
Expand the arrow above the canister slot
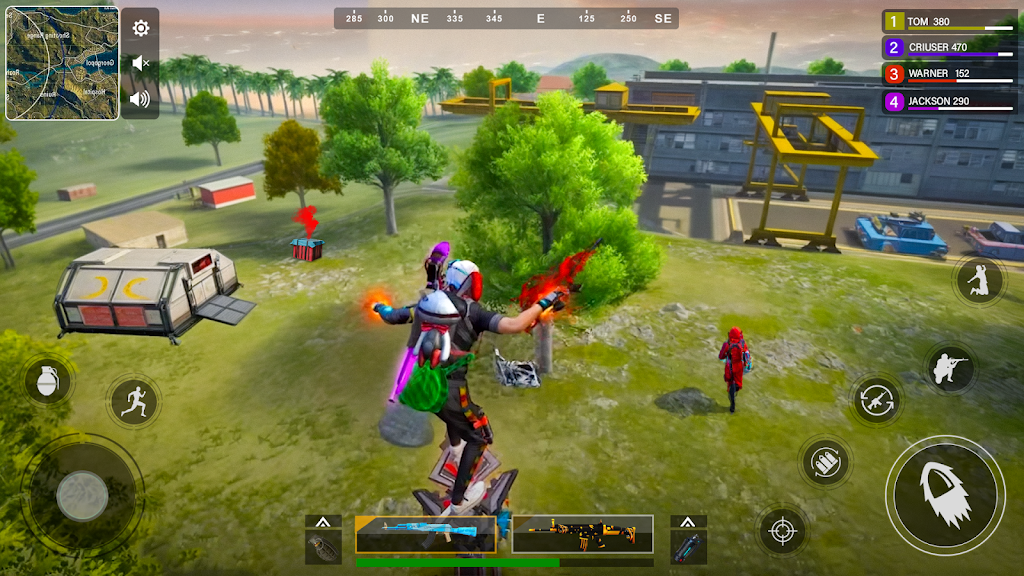tap(688, 522)
